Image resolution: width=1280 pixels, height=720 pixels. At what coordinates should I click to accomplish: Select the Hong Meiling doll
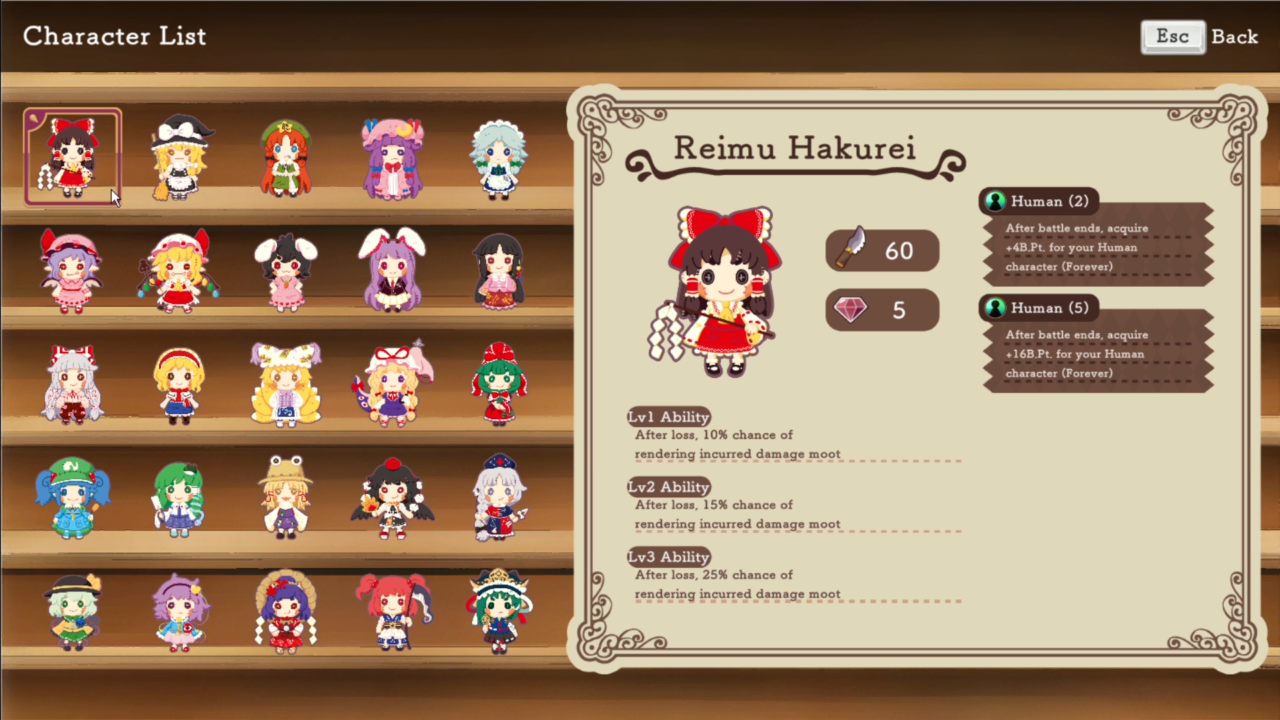[287, 158]
